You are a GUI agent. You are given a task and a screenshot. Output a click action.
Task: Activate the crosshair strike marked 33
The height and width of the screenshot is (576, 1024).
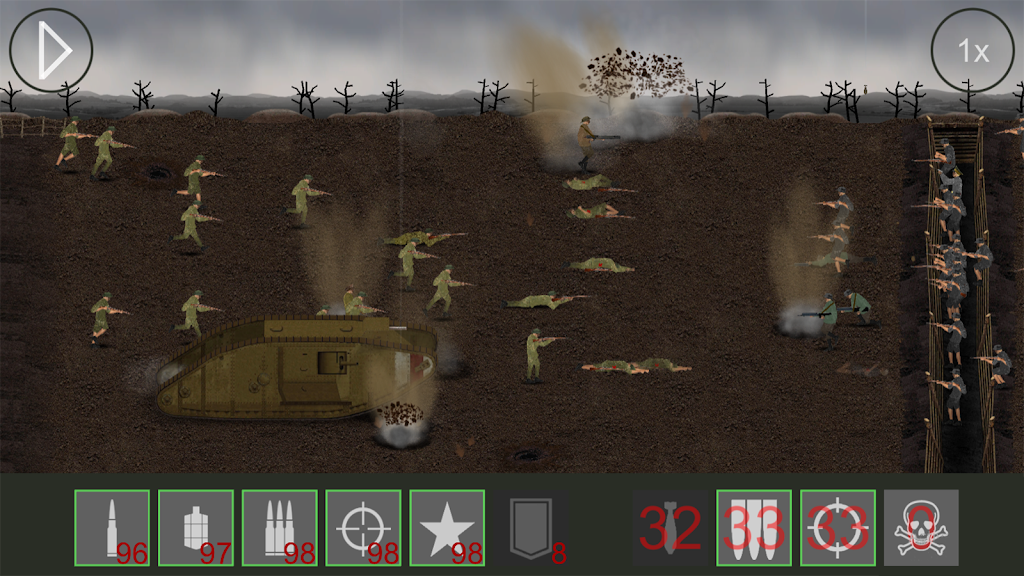click(838, 527)
